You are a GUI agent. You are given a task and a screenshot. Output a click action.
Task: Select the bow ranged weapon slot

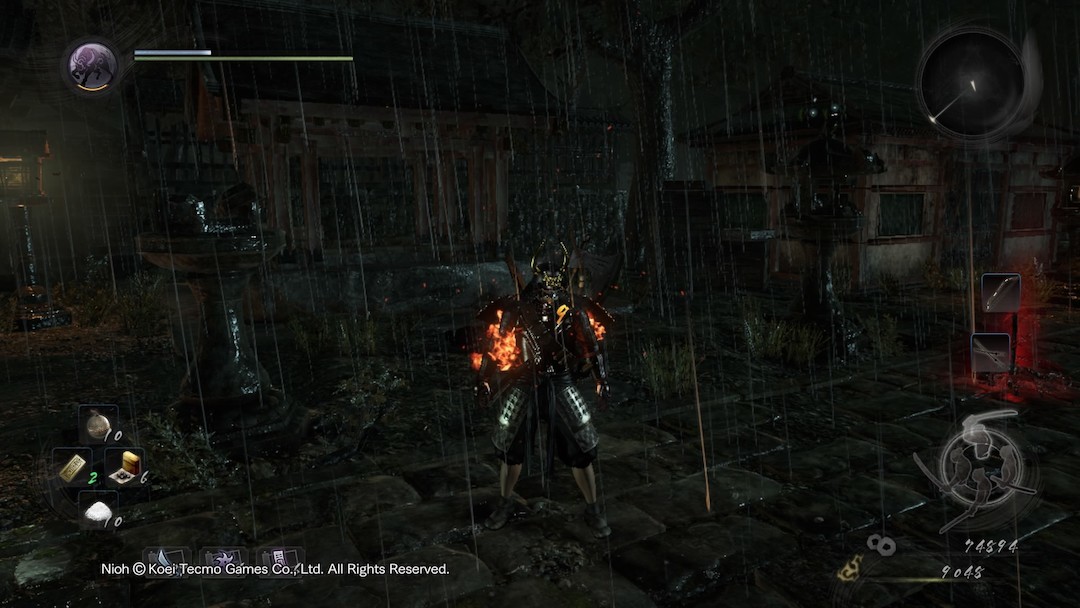pyautogui.click(x=1000, y=292)
